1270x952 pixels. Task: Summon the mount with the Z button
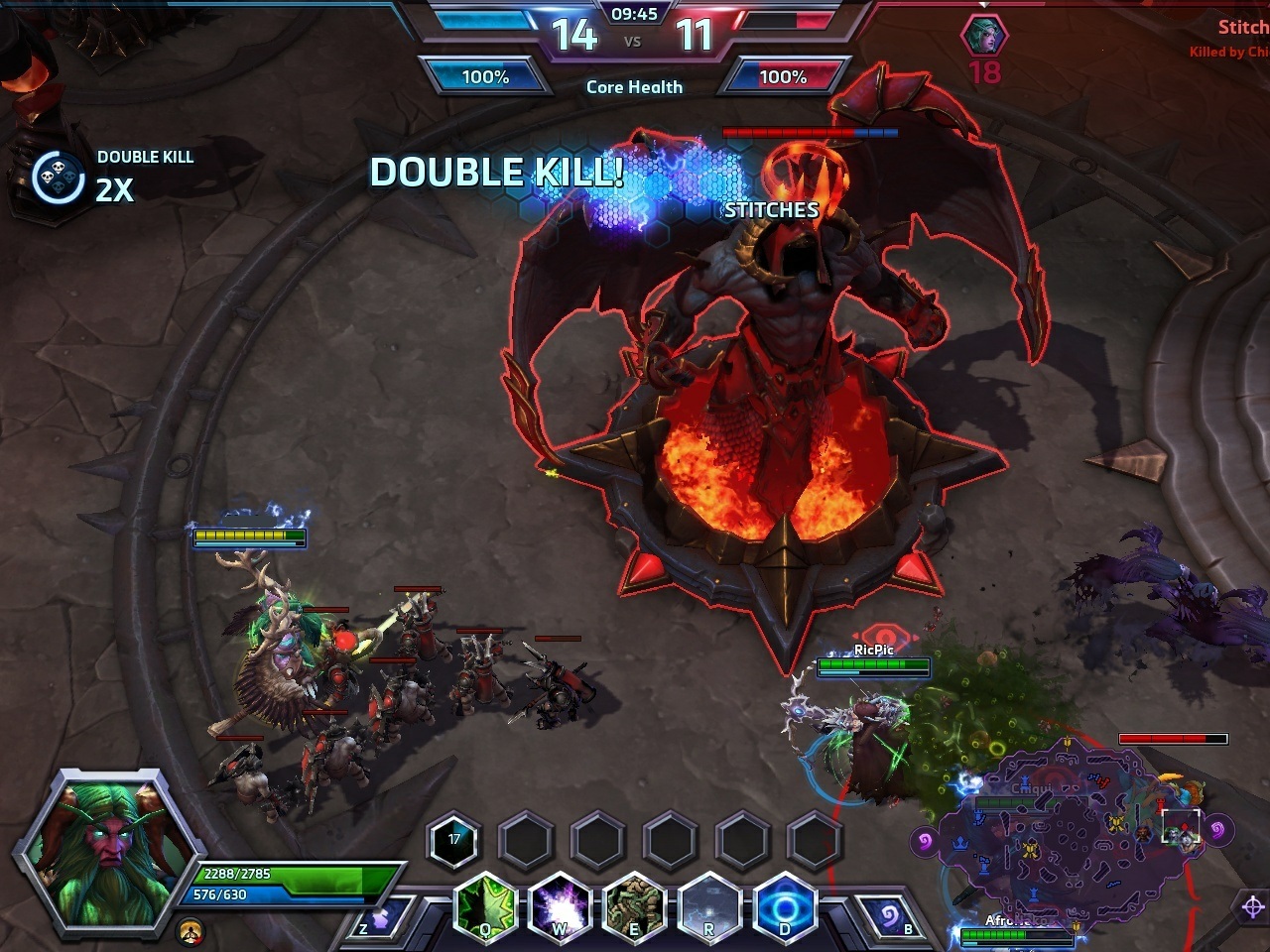[381, 914]
